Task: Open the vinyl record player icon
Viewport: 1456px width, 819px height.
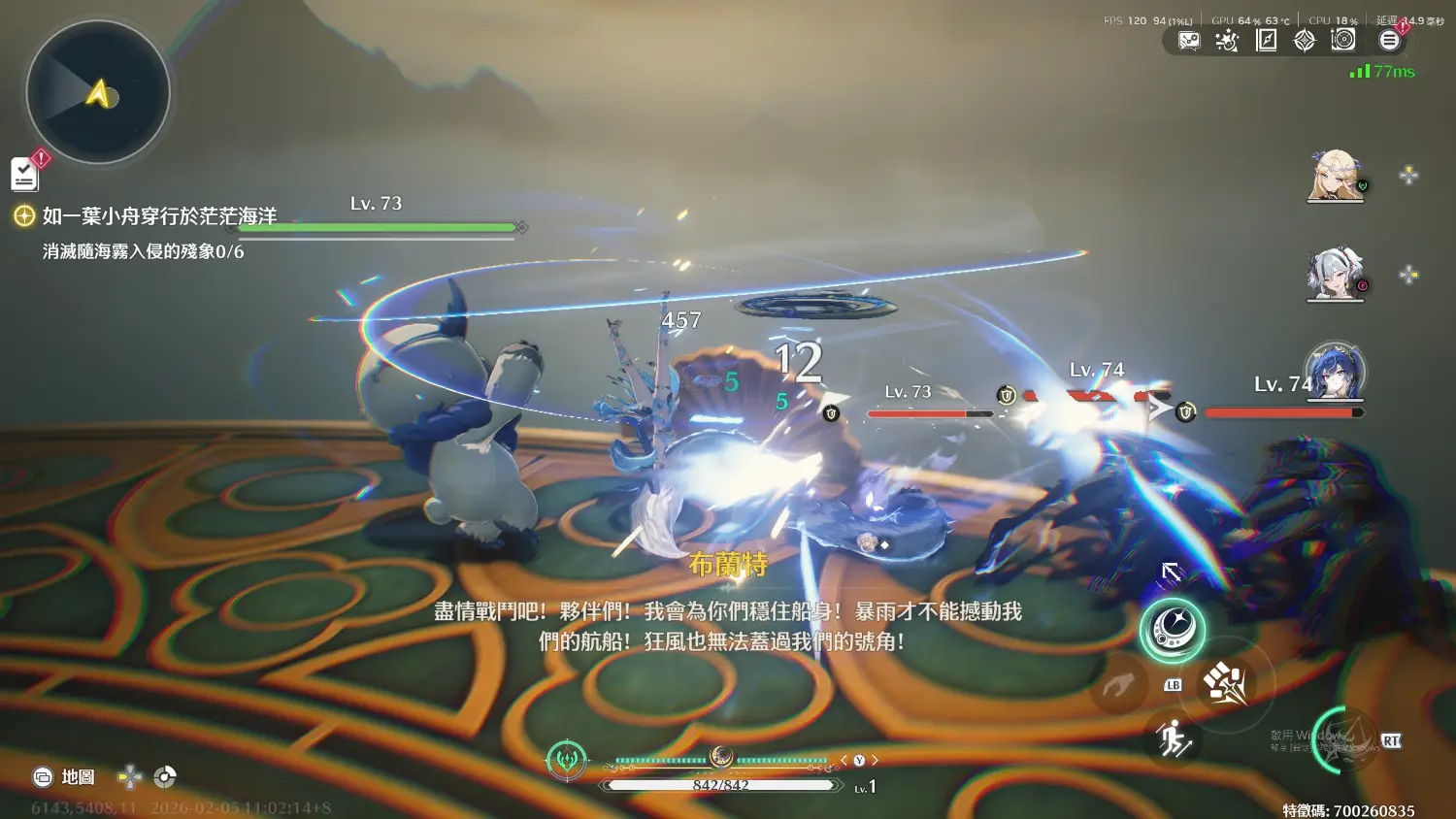Action: [x=1343, y=40]
